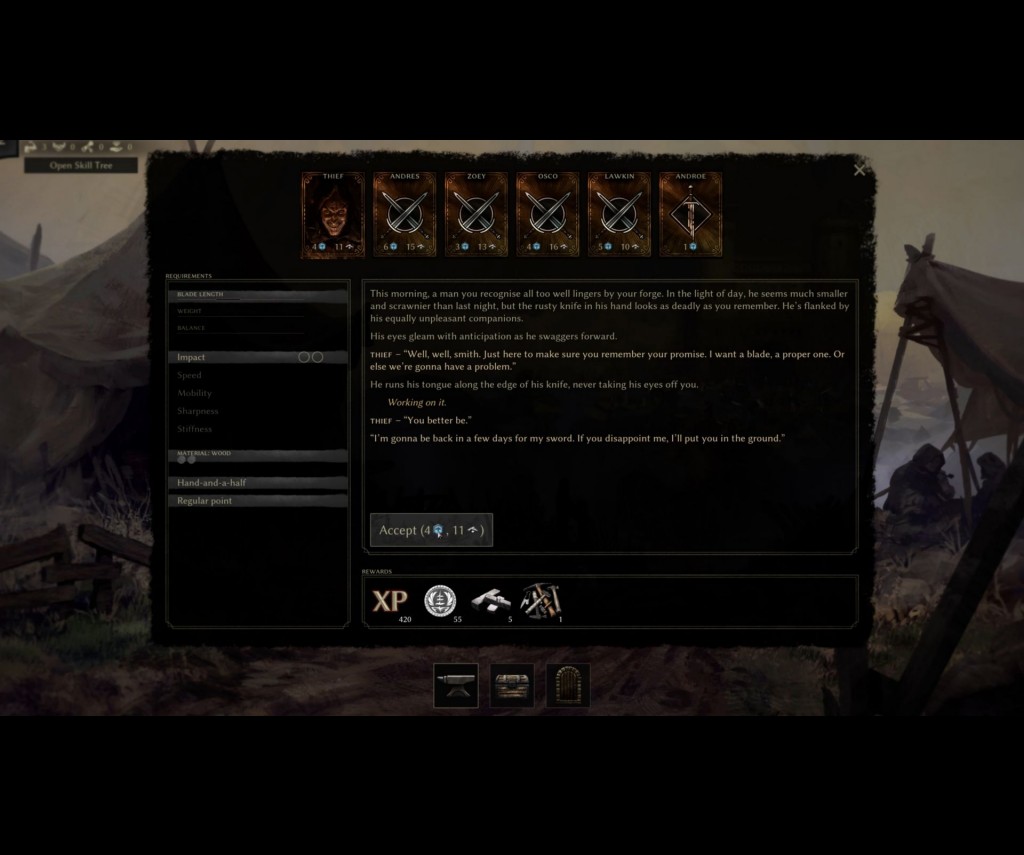Accept the Thief's sword commission
The height and width of the screenshot is (855, 1024).
click(431, 530)
